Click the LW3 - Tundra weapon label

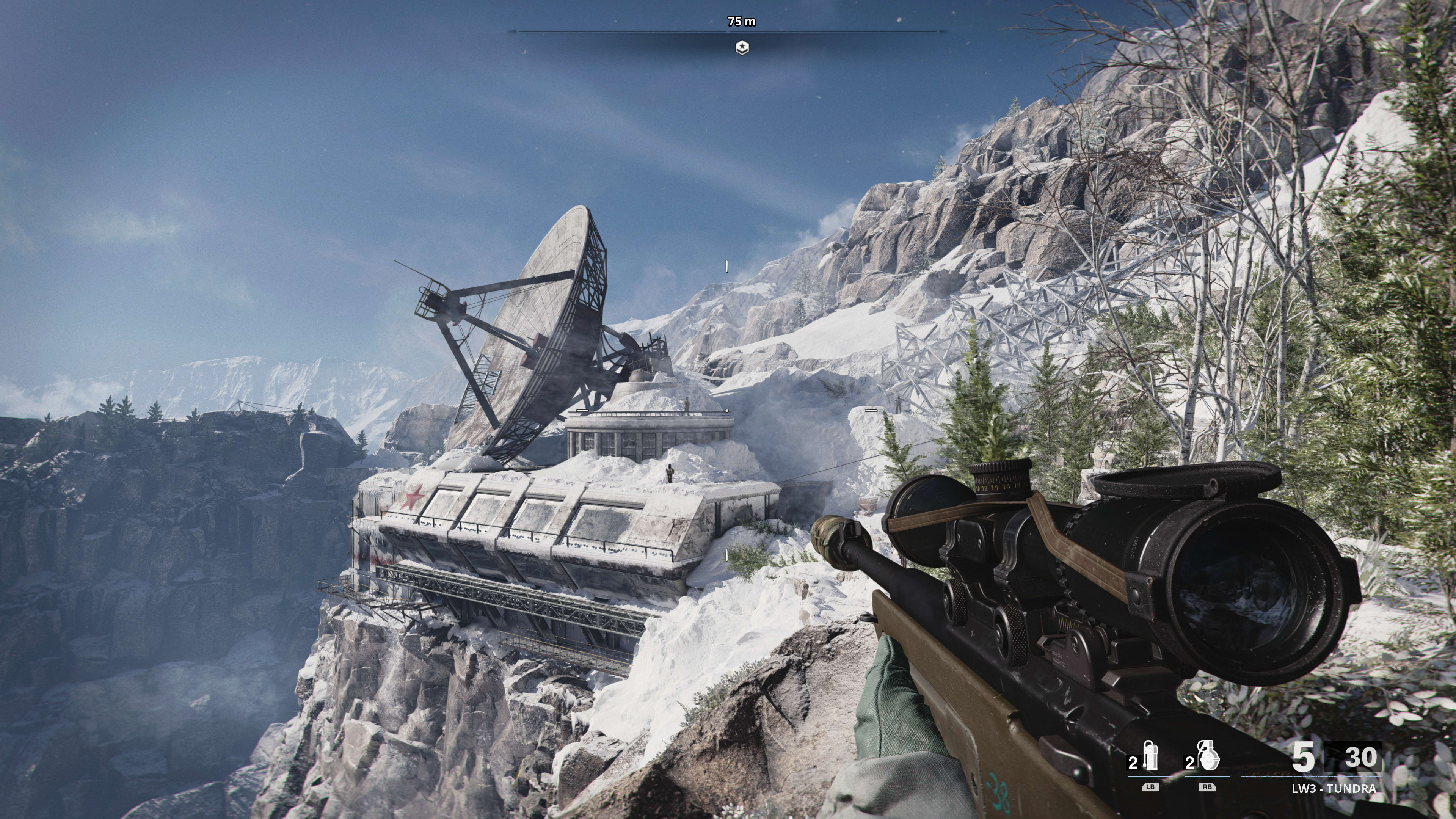1334,789
